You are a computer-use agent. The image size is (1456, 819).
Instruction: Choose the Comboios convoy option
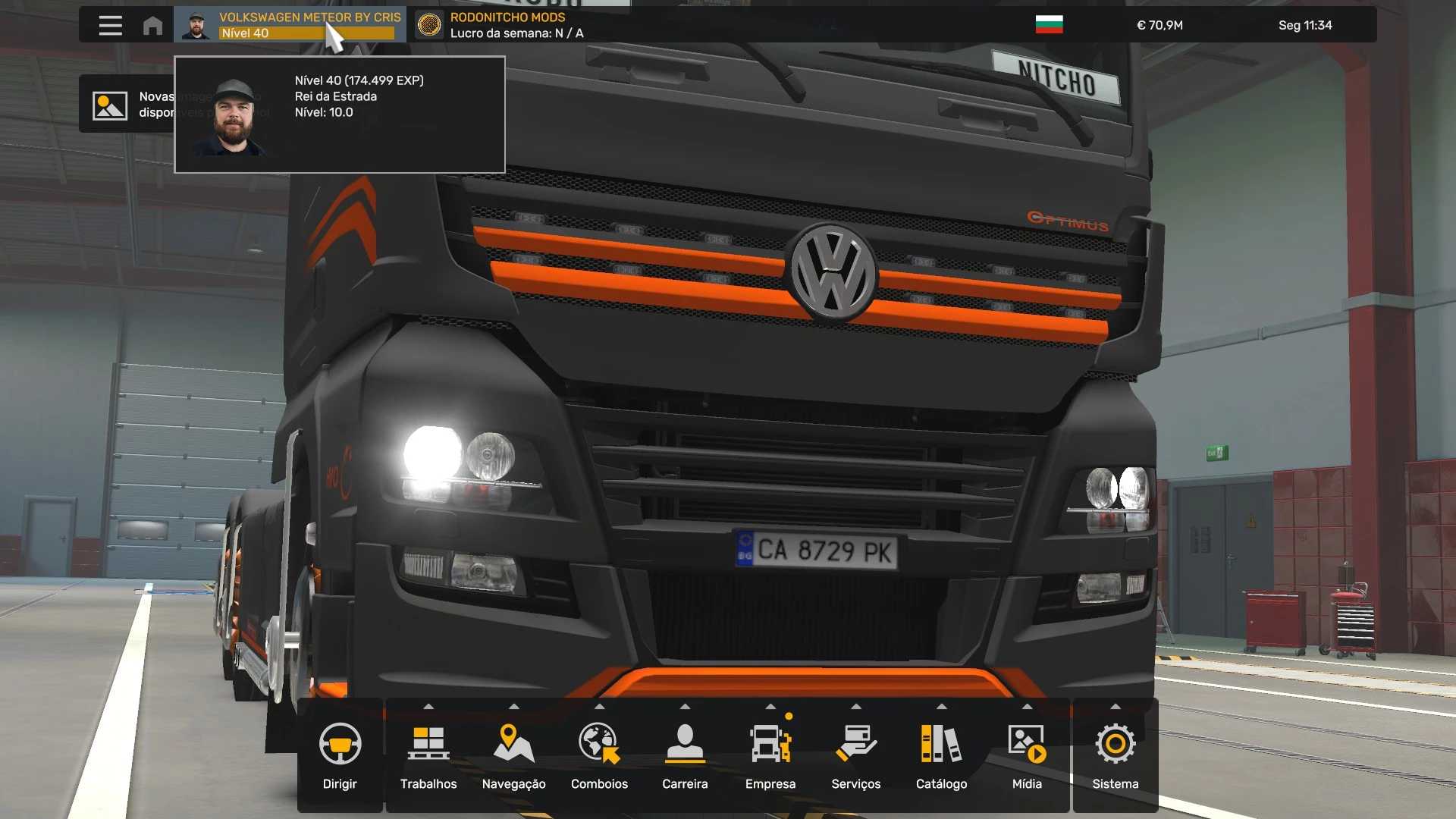pyautogui.click(x=599, y=755)
